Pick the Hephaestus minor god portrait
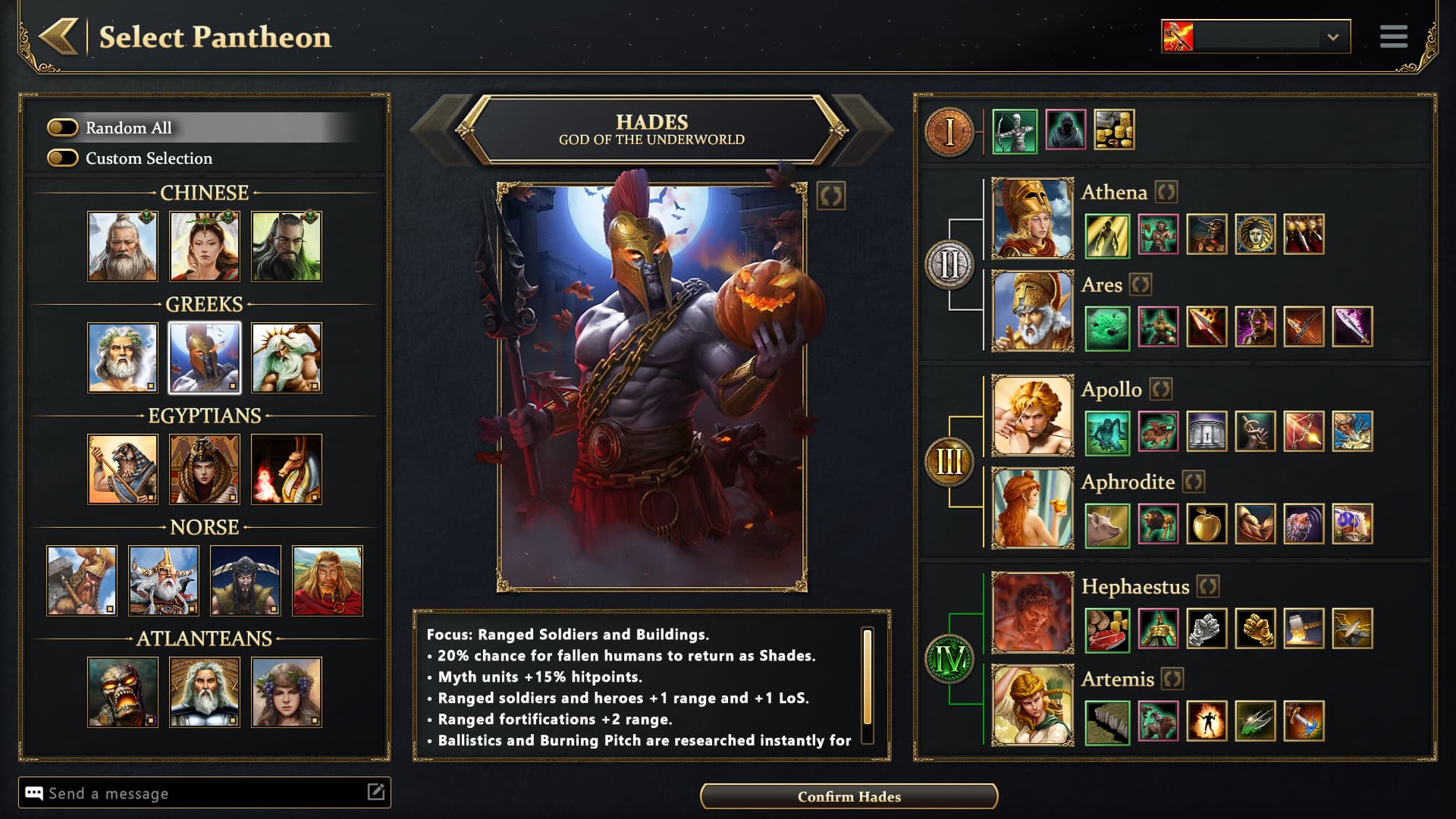 (1032, 613)
